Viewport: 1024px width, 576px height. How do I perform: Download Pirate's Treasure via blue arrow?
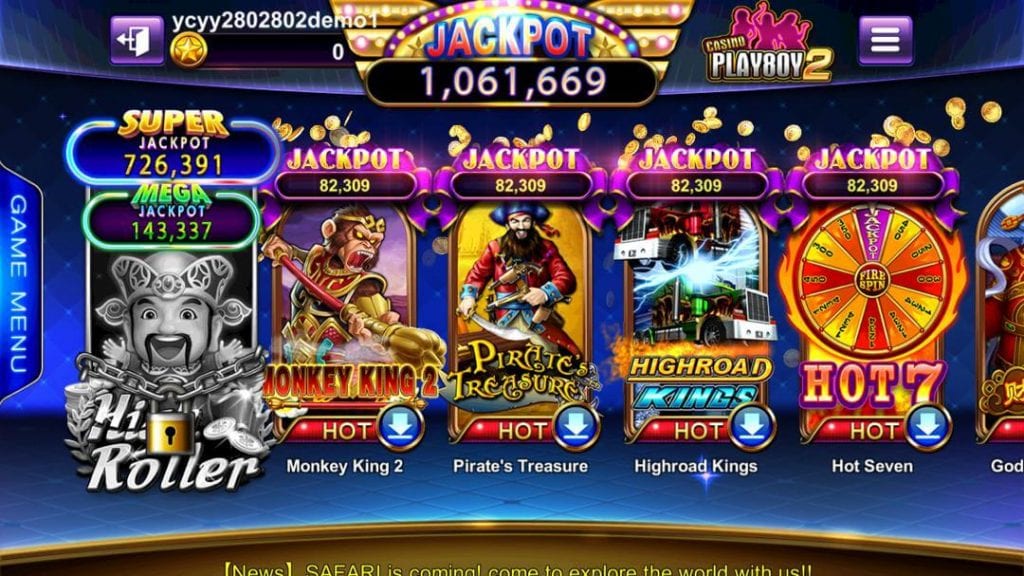[x=576, y=427]
